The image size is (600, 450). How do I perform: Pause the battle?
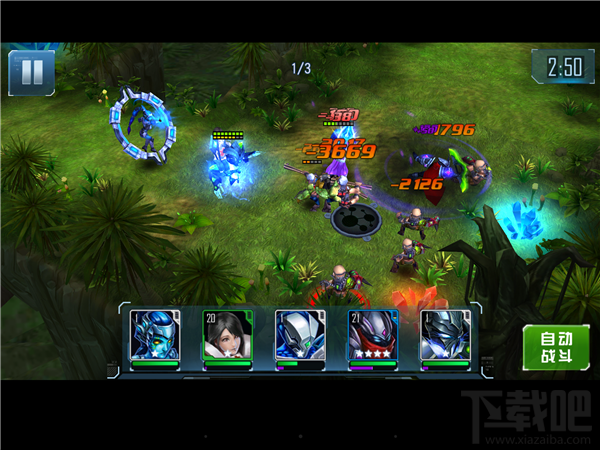click(x=31, y=73)
